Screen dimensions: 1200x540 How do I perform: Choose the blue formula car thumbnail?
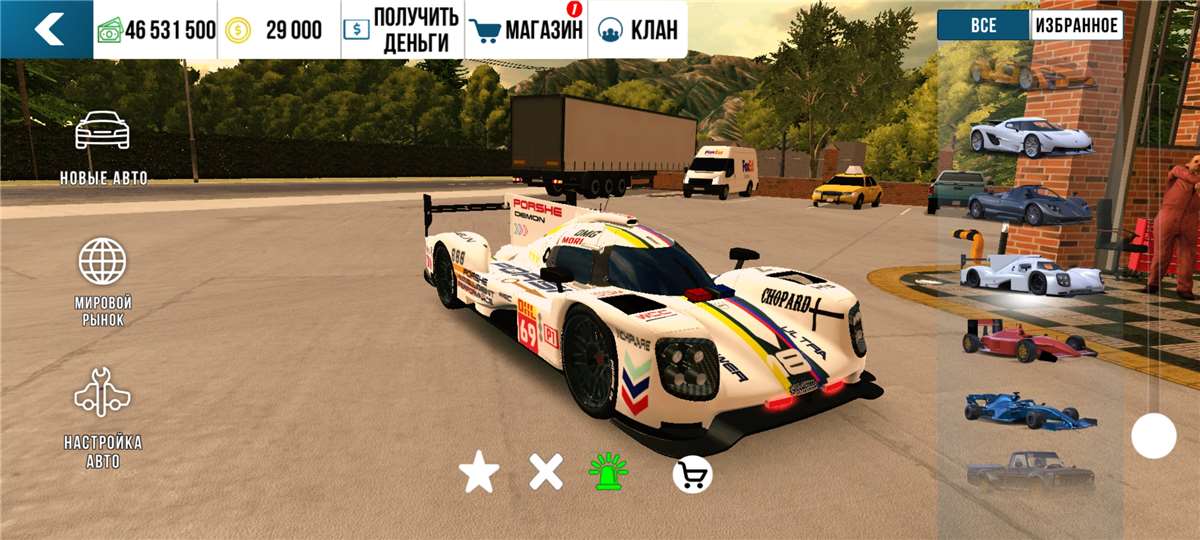[1030, 410]
